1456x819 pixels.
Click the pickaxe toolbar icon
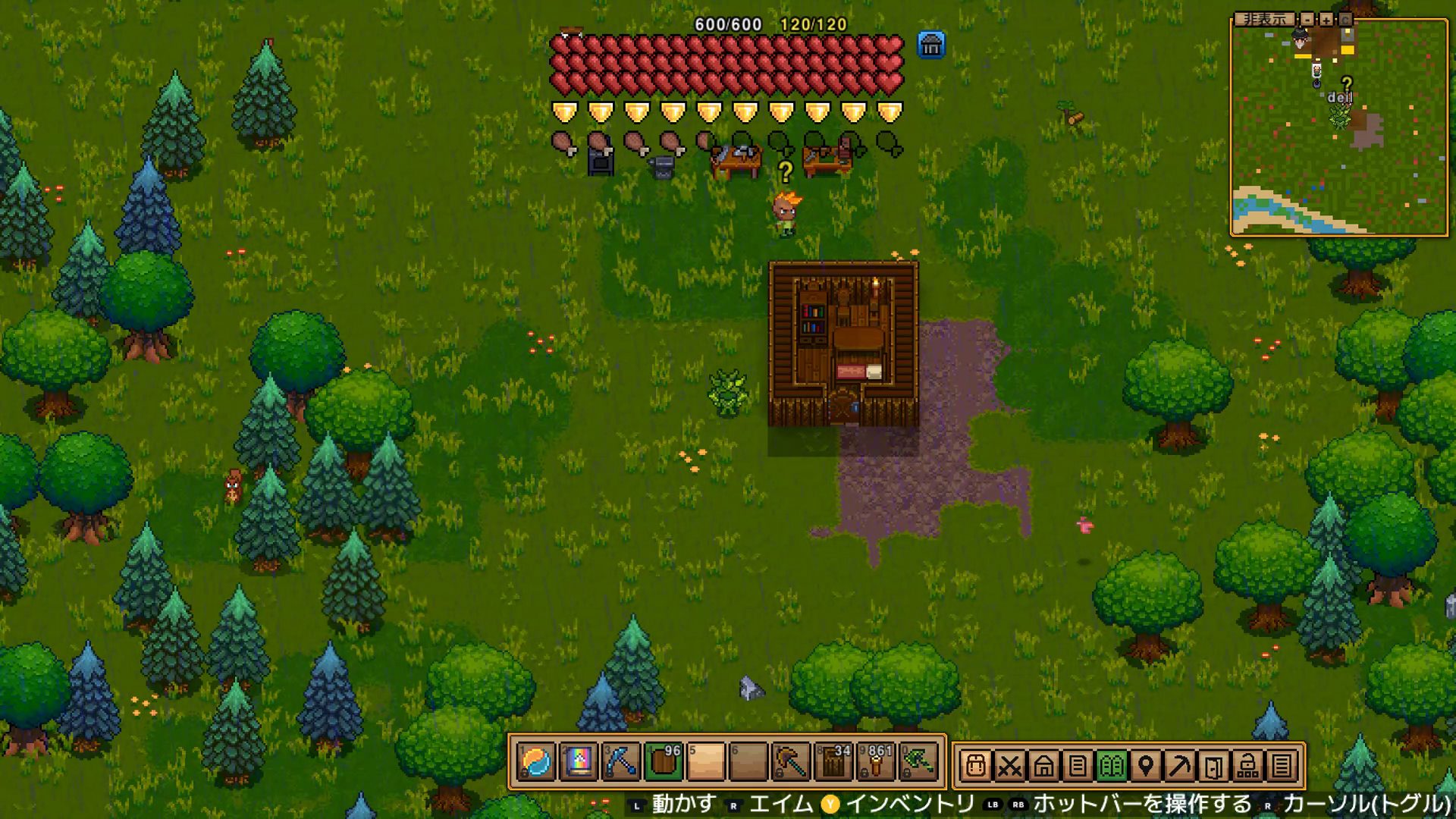[1179, 766]
